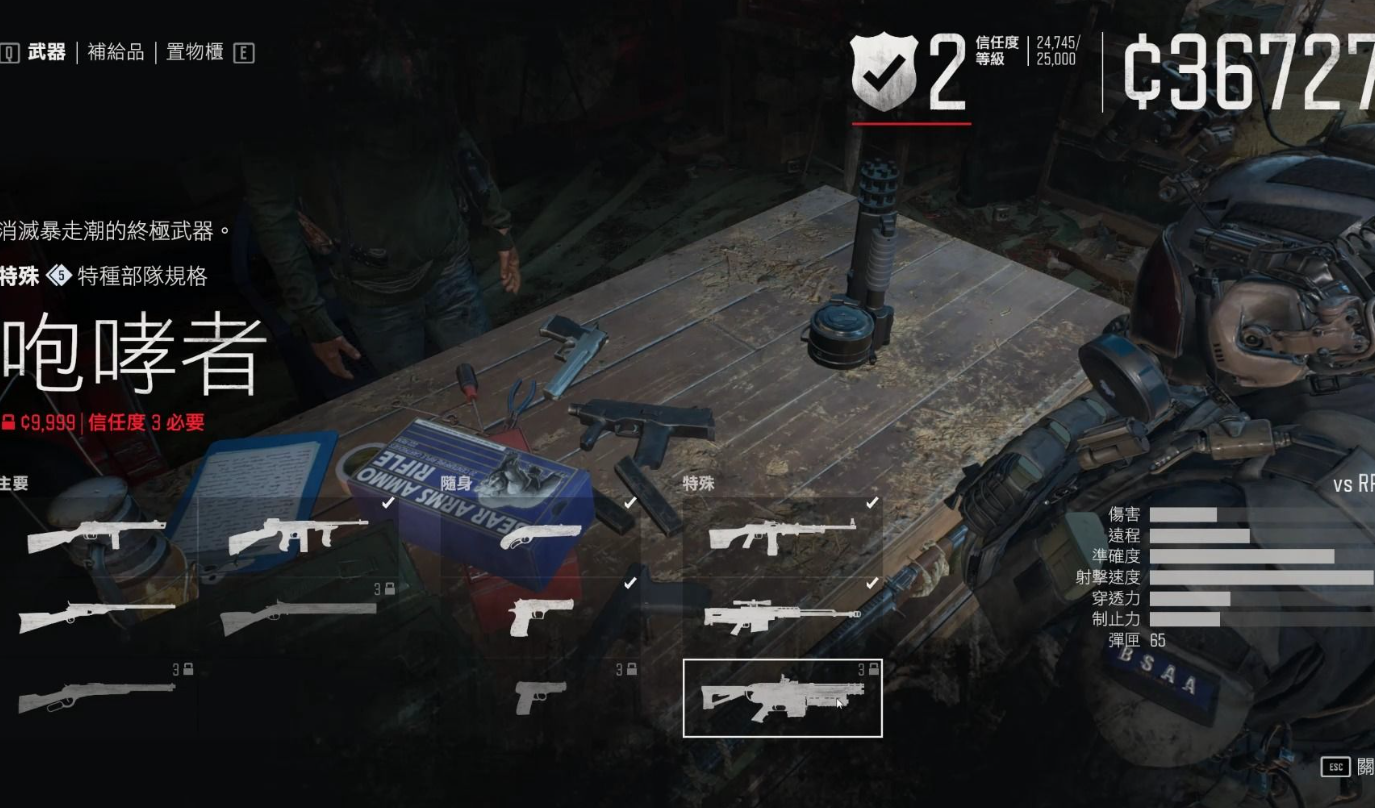Choose the sawed-off shotgun sidearm

[540, 537]
